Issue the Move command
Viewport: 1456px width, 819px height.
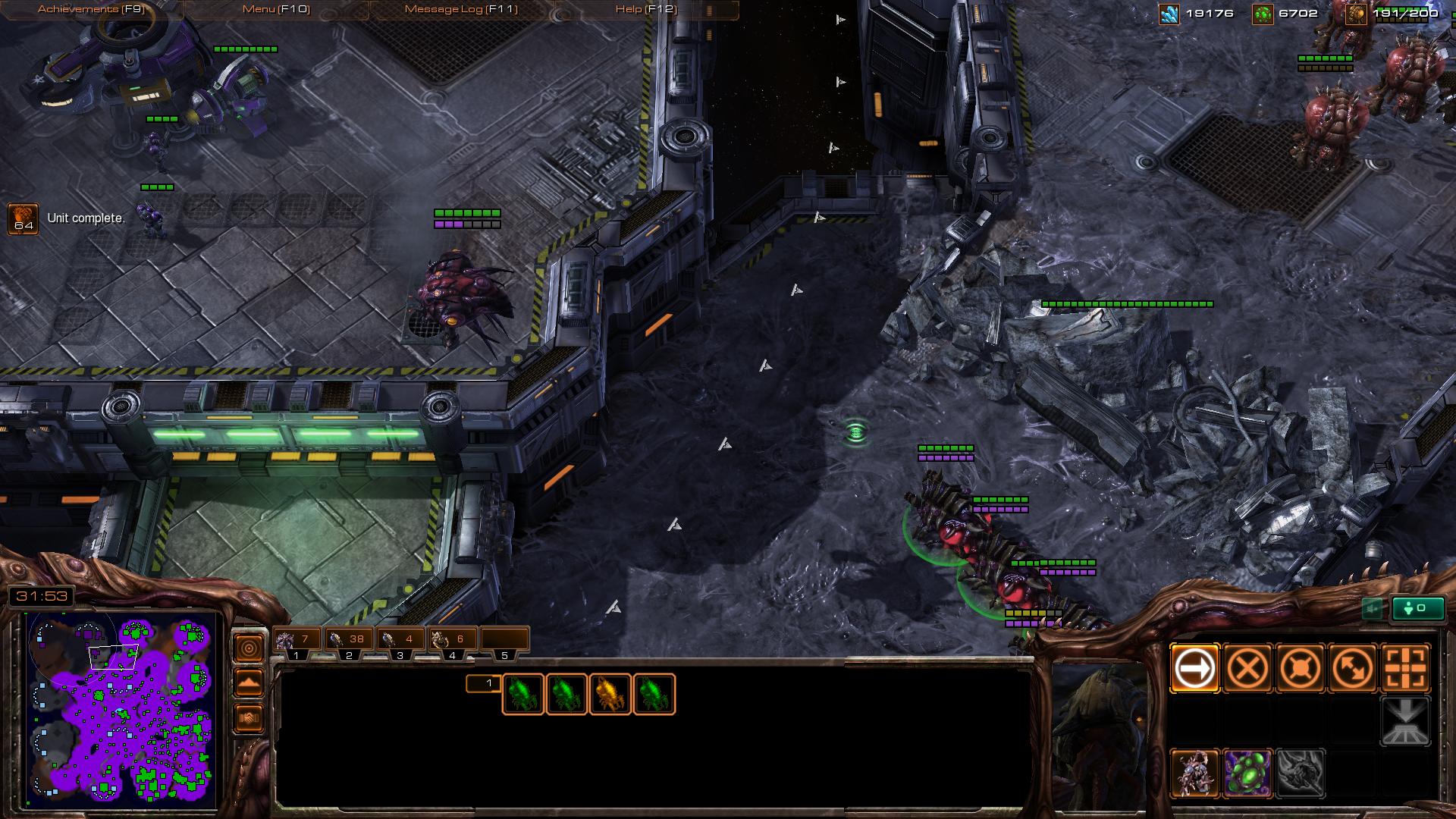(1195, 669)
